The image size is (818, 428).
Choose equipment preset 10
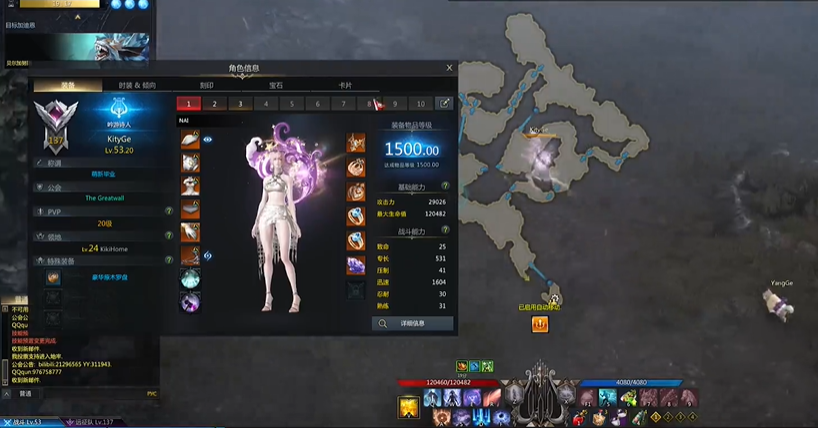[x=421, y=103]
